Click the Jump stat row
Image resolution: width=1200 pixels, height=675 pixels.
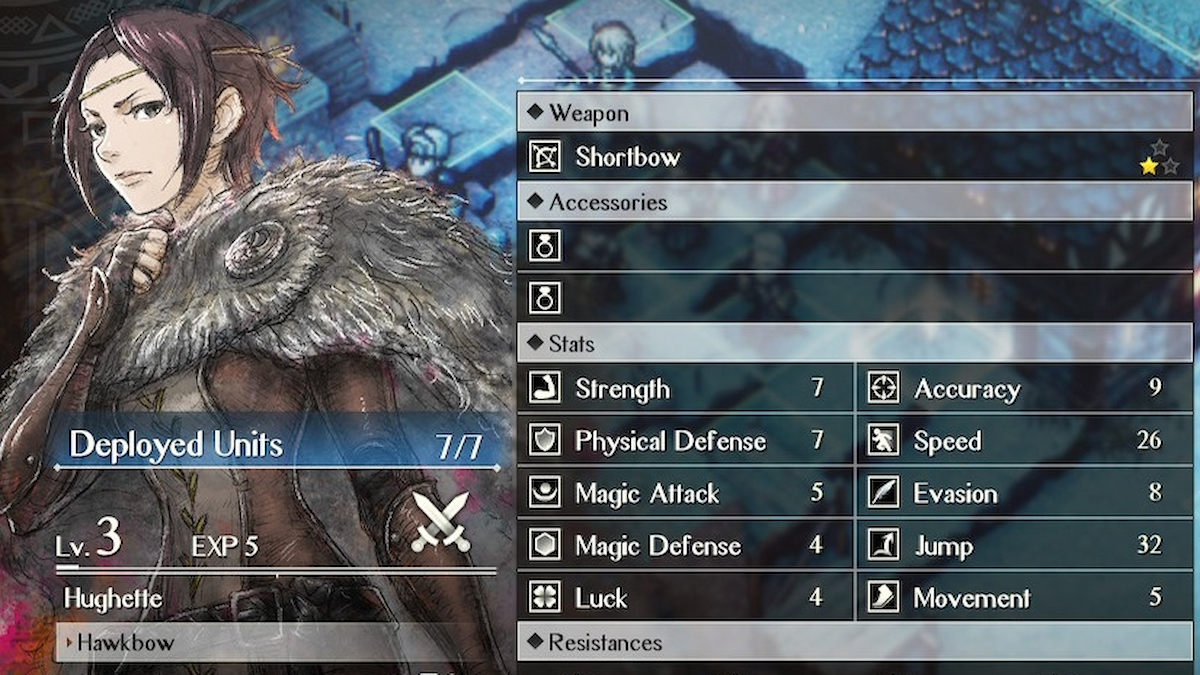(1024, 546)
